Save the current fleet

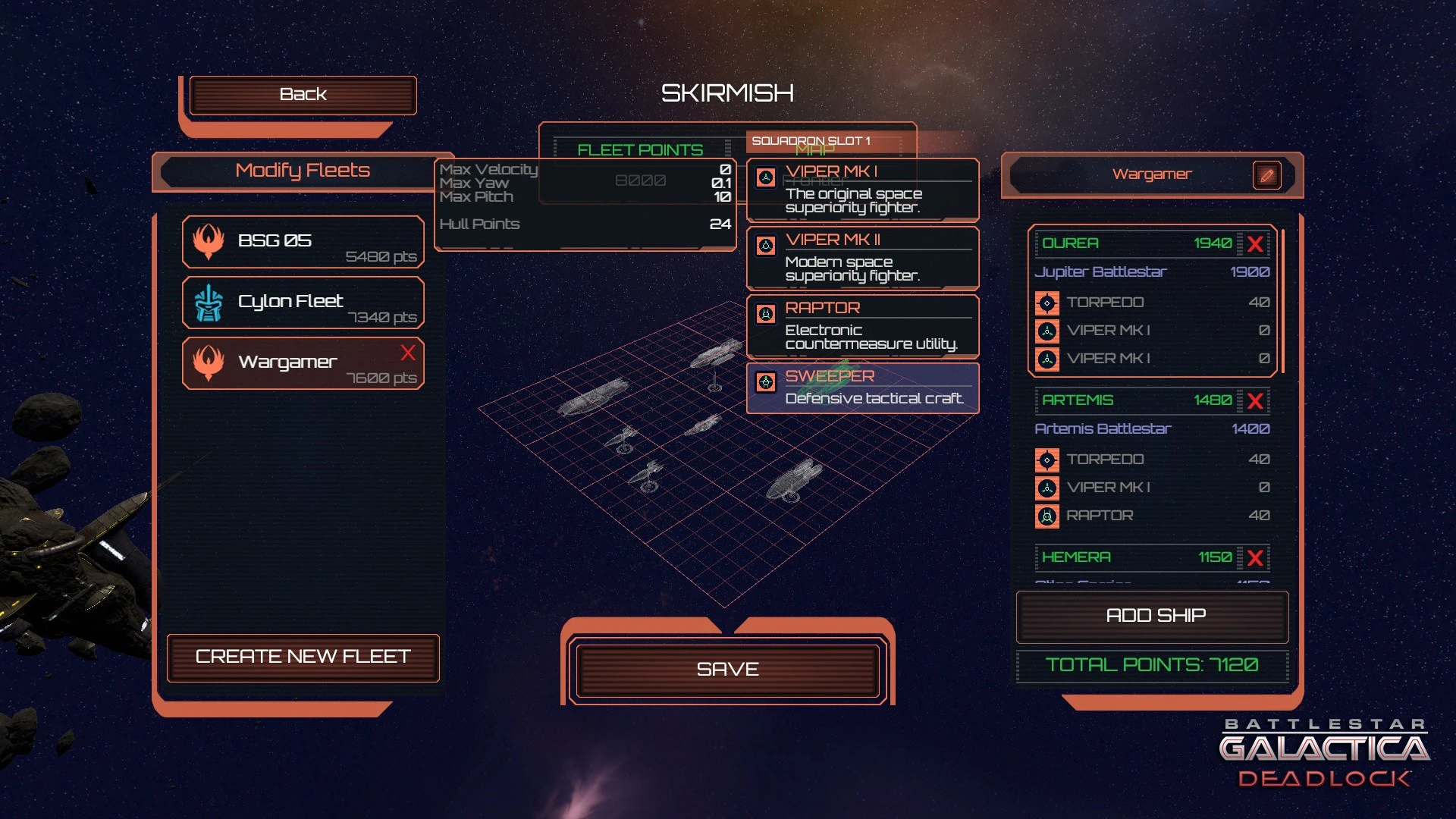727,670
